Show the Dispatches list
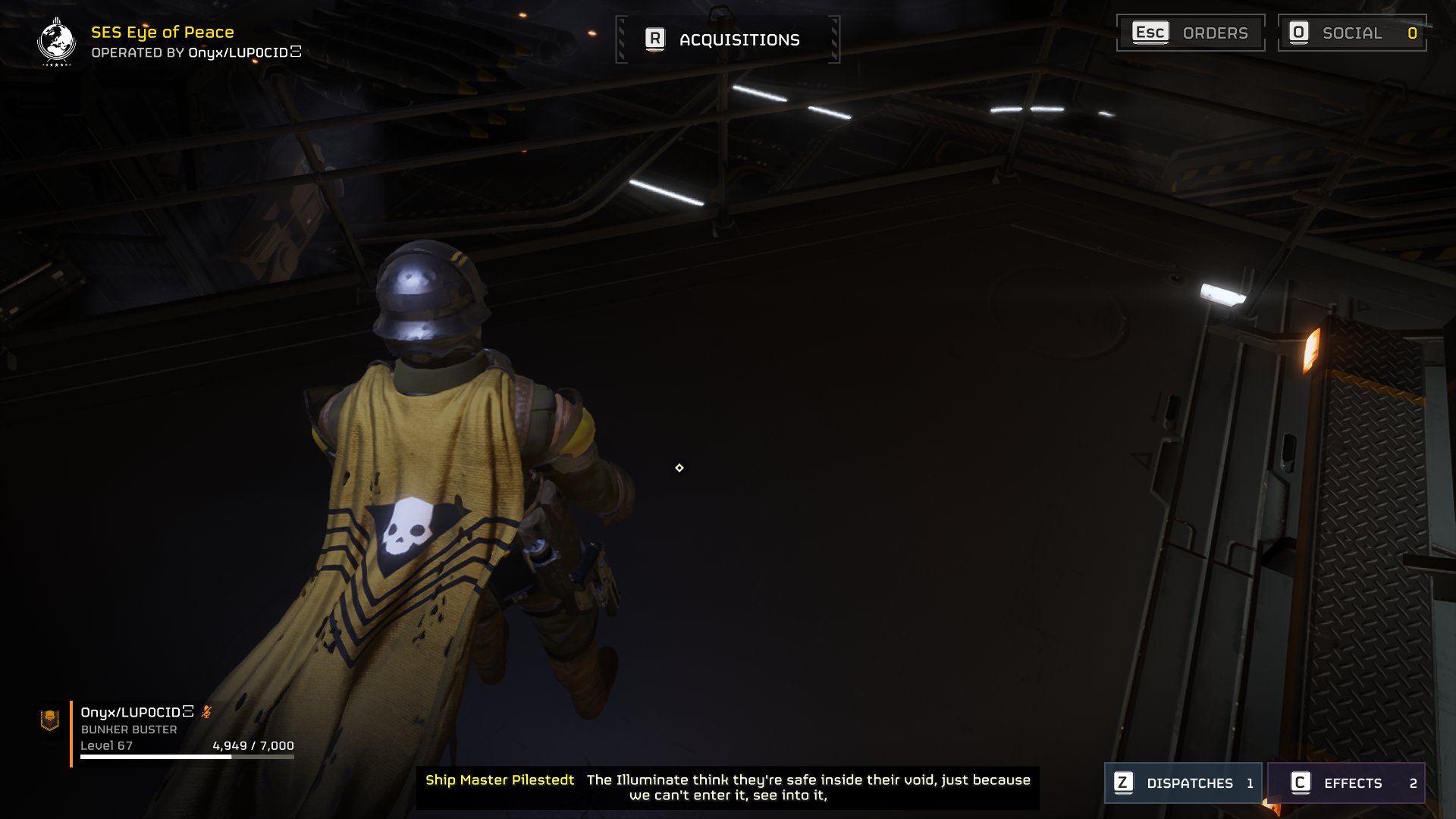 click(x=1182, y=783)
